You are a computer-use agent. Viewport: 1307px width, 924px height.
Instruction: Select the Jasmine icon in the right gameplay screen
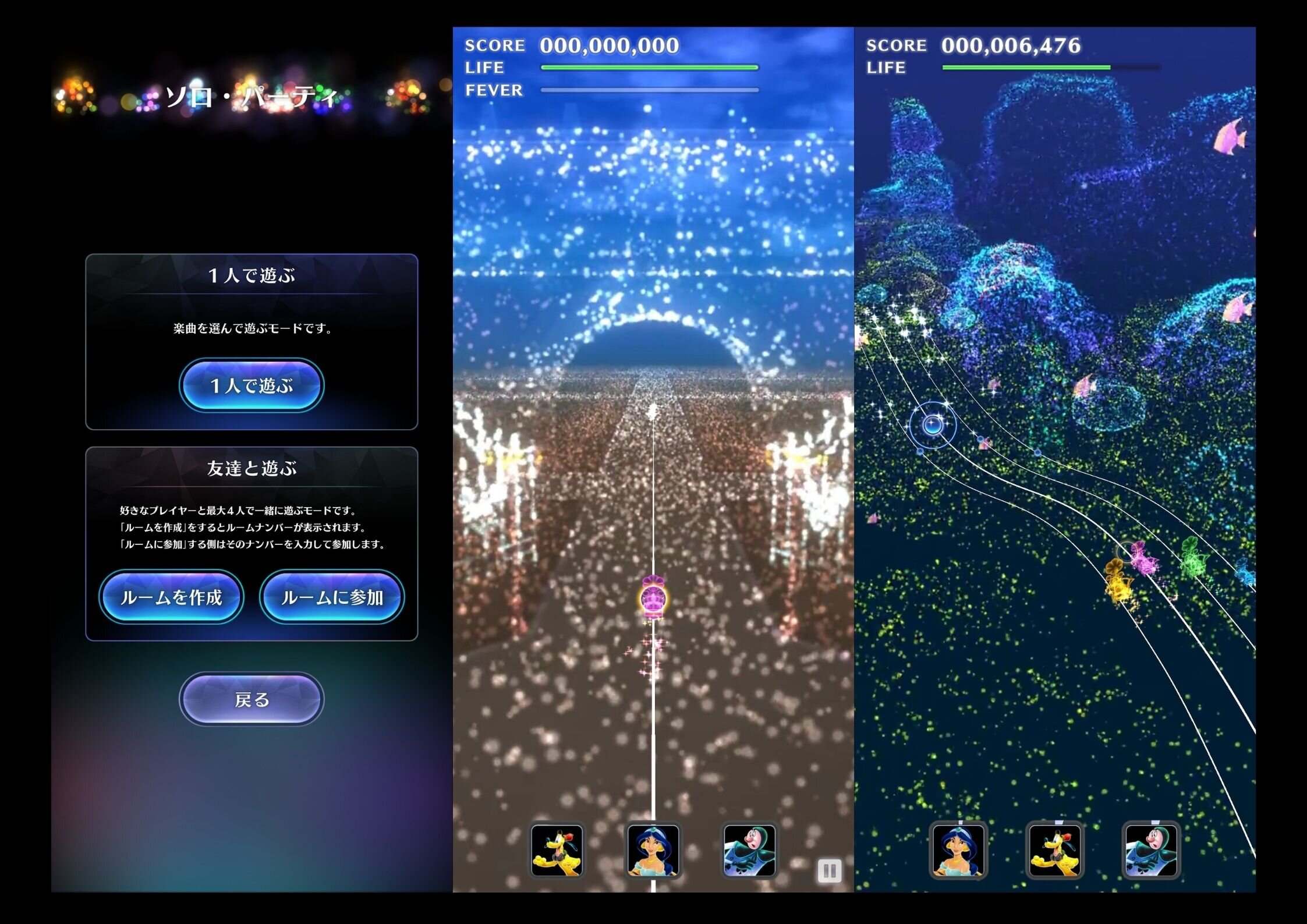coord(958,851)
